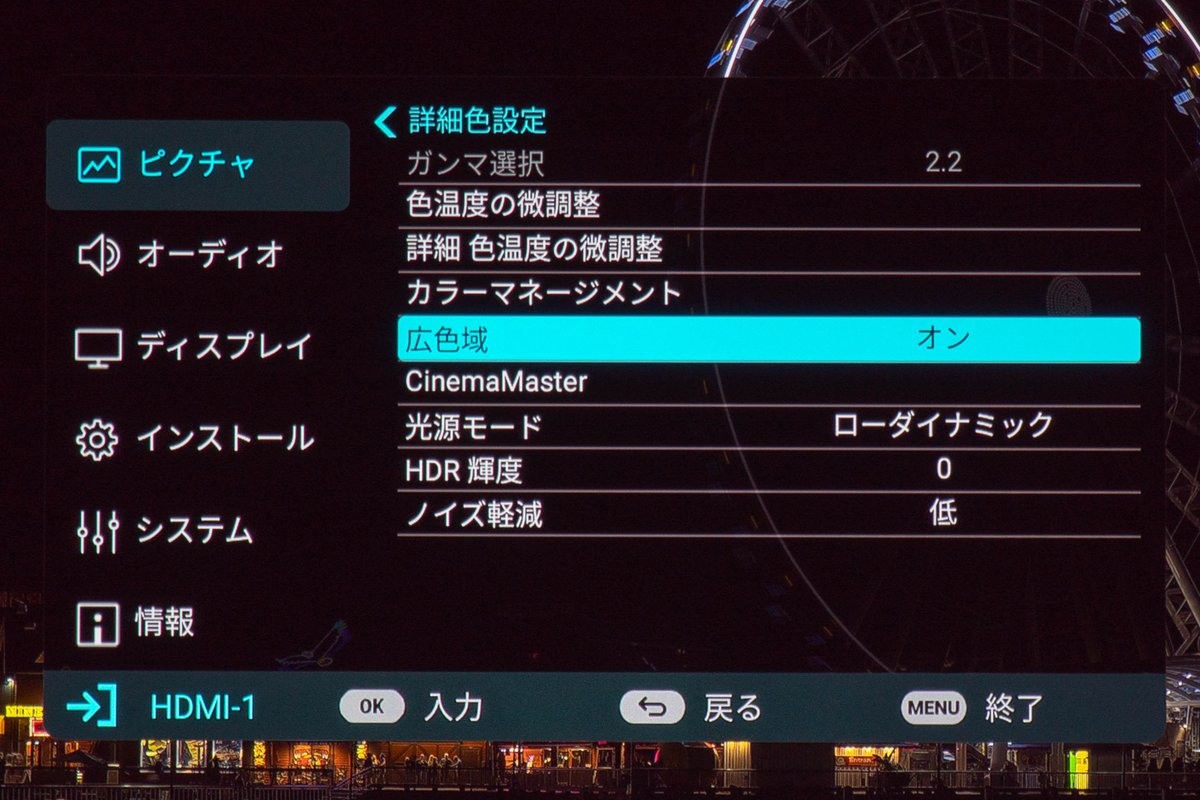Switch to the ディスプレイ section

coord(197,347)
